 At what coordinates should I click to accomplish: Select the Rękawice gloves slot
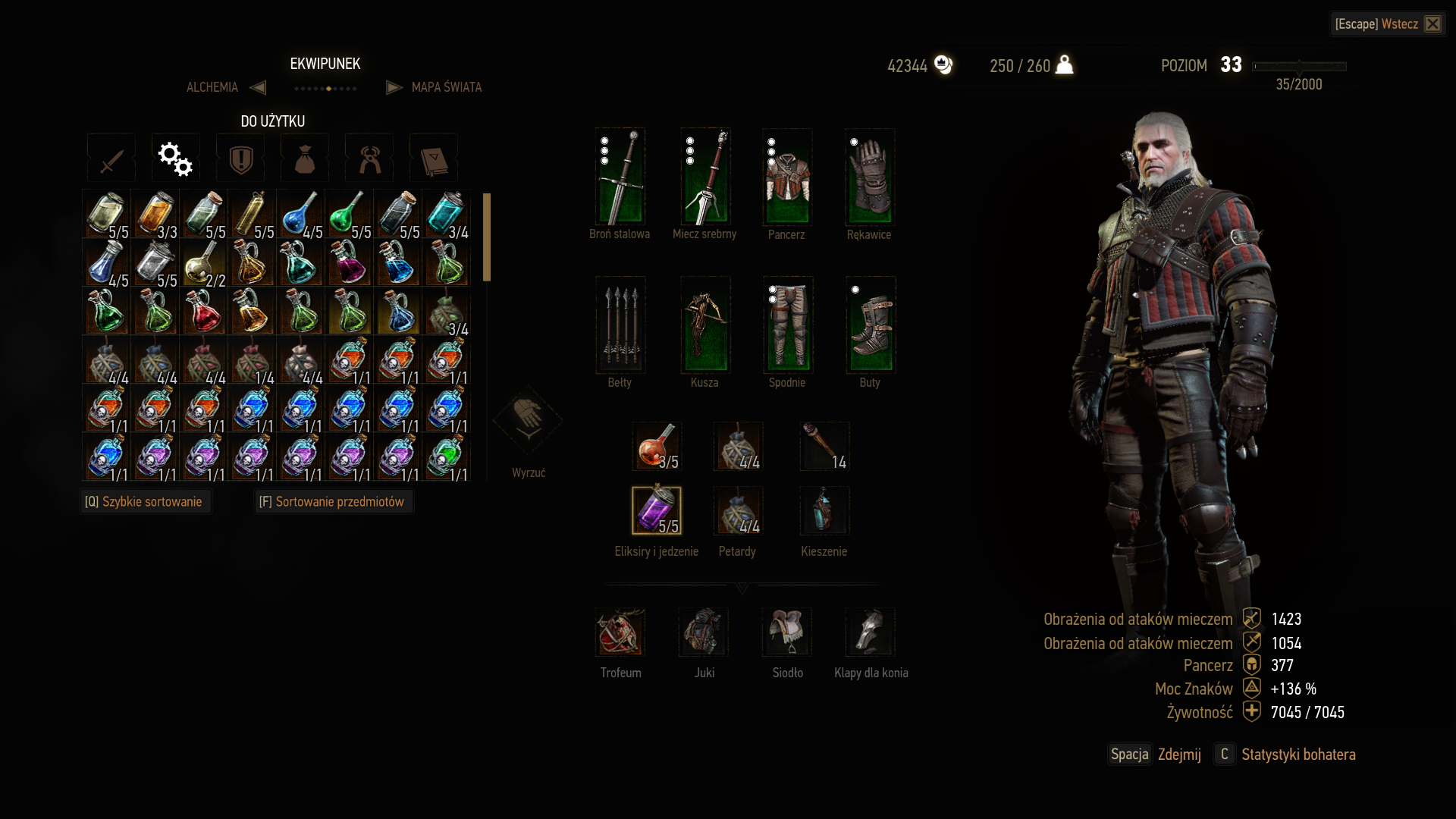pos(870,177)
